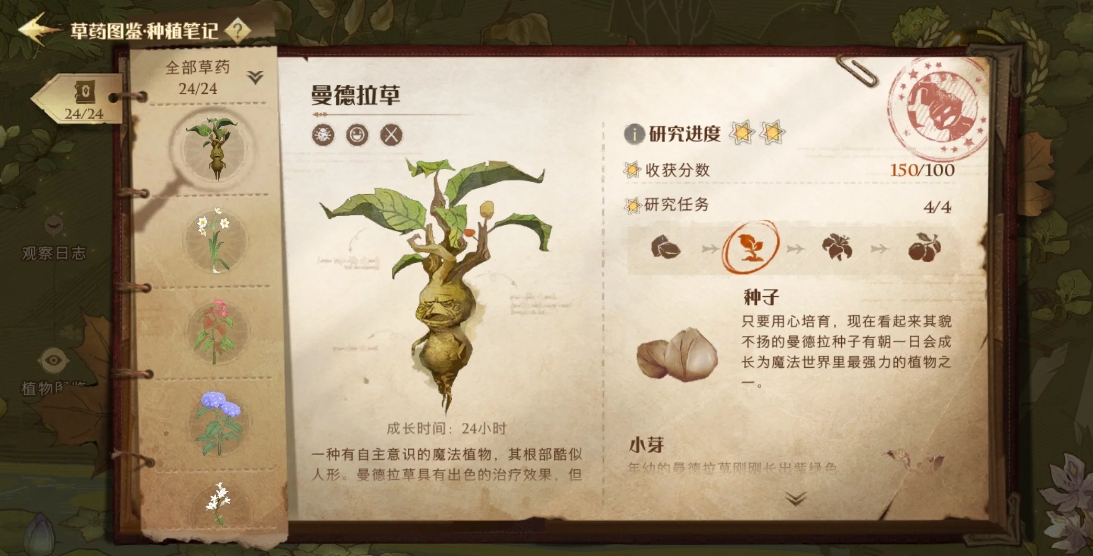The image size is (1093, 556).
Task: Go back using the golden arrow
Action: pos(39,29)
